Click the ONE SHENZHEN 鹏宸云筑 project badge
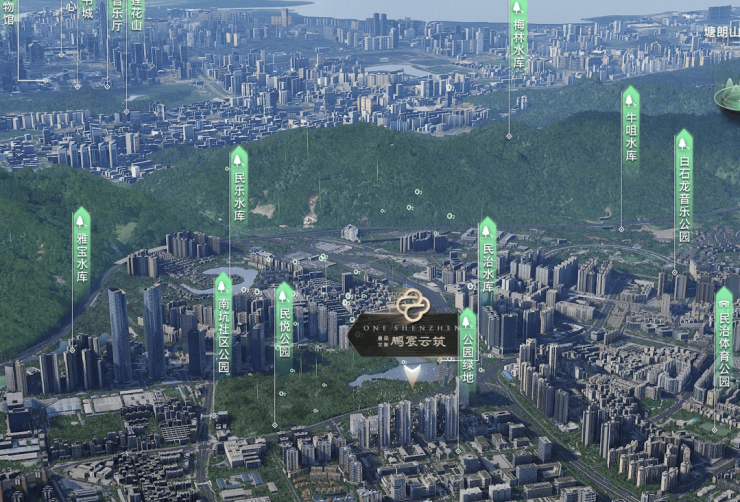This screenshot has height=502, width=740. [406, 328]
